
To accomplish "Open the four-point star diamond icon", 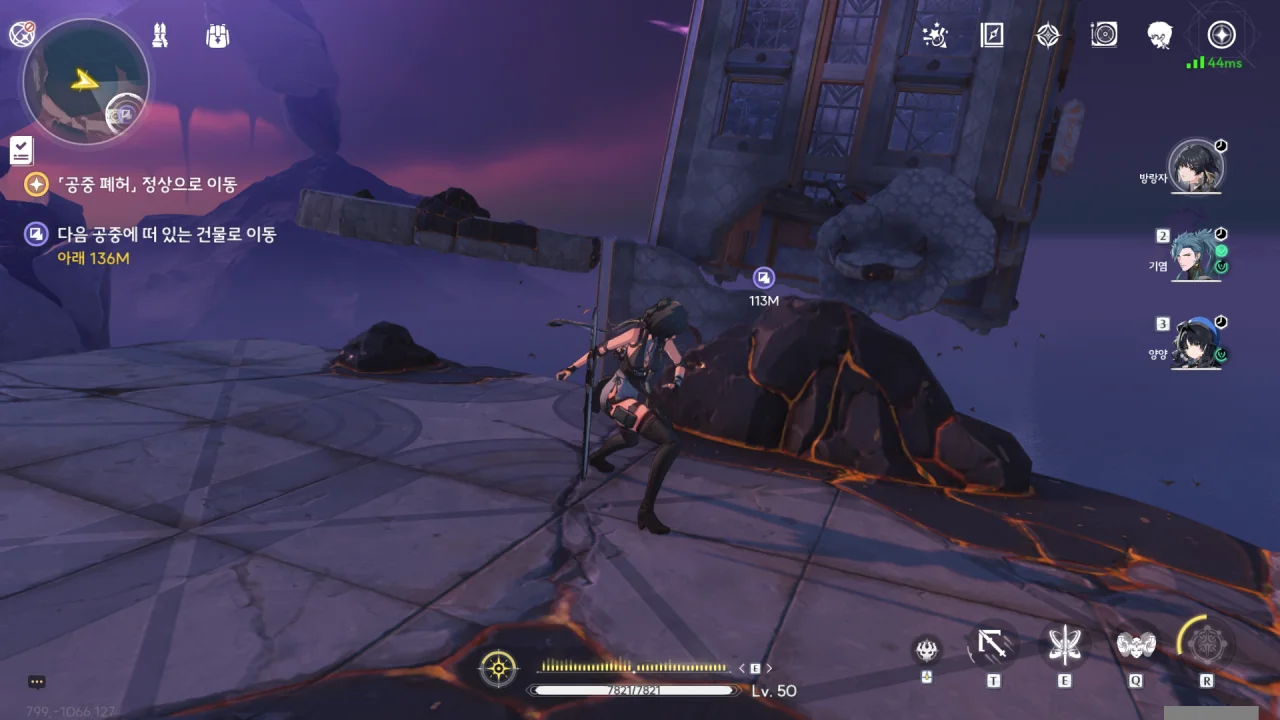I will (x=1047, y=36).
